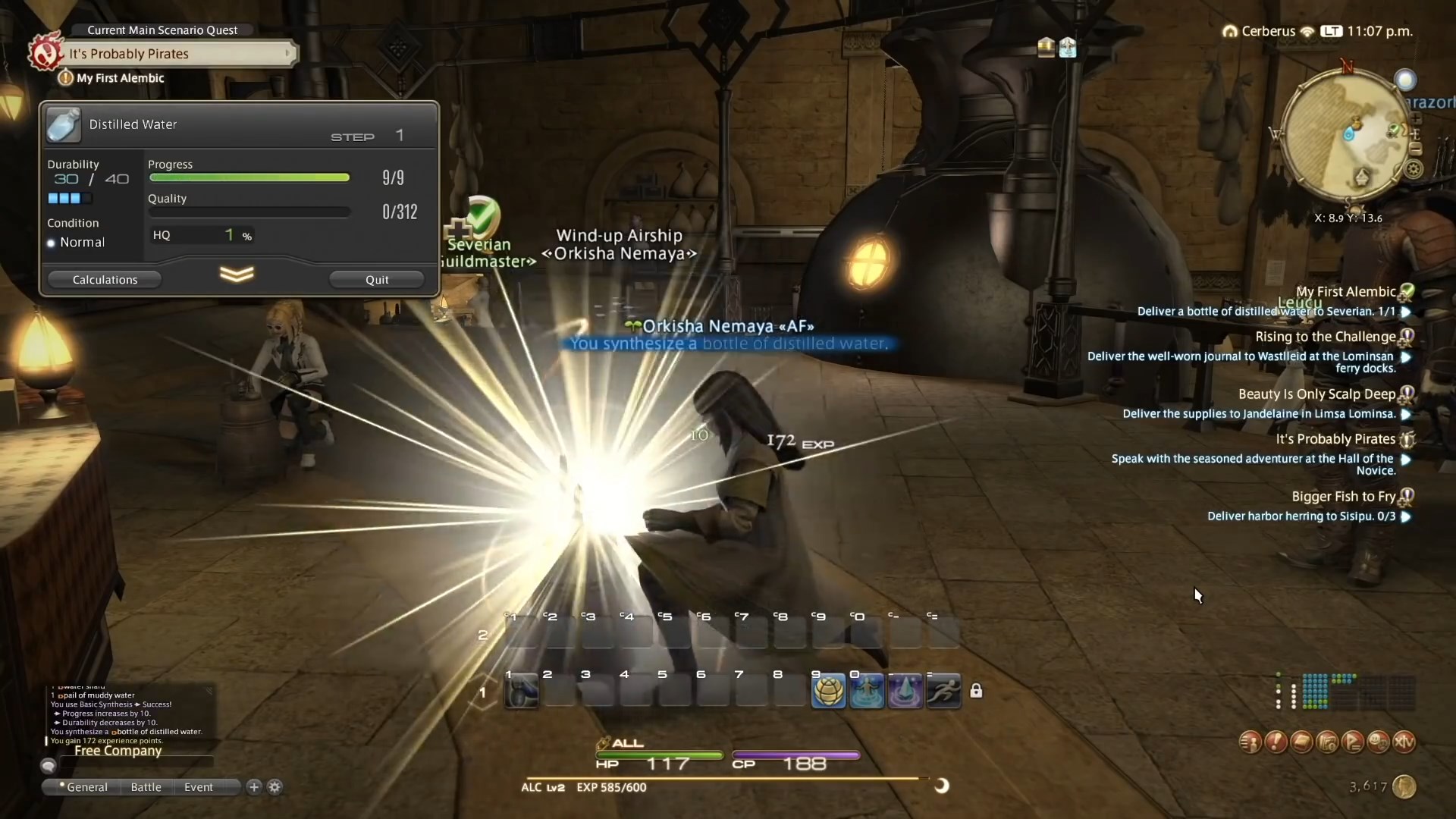Open the Calculations window

104,279
